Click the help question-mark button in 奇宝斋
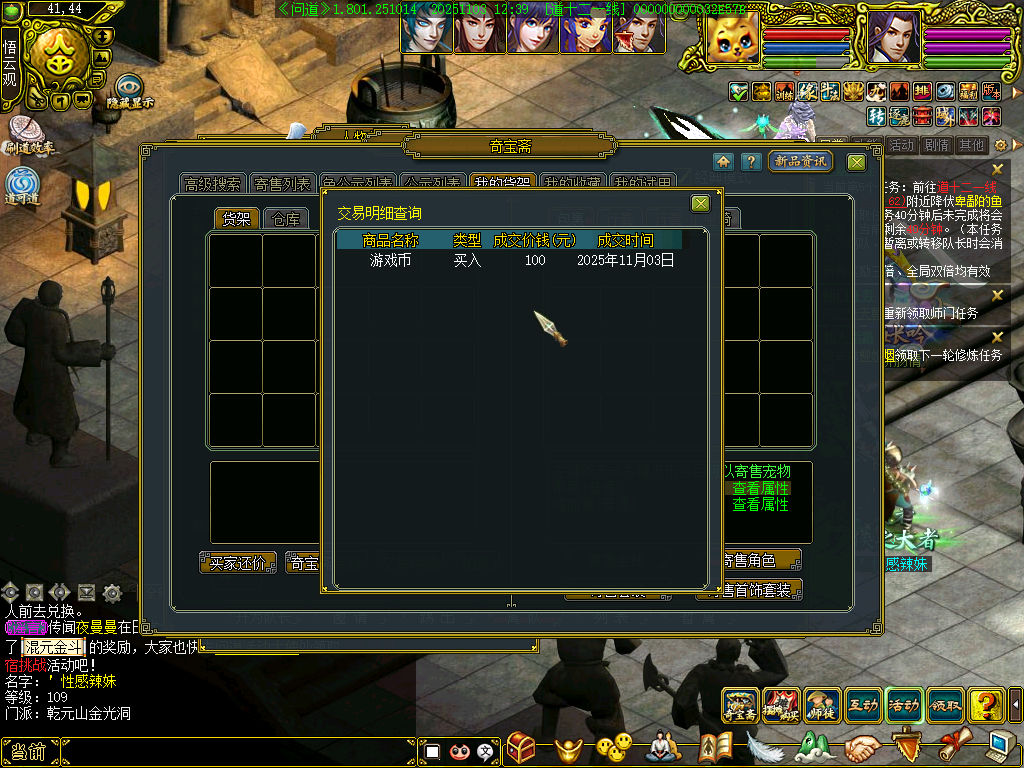Viewport: 1024px width, 768px height. [x=750, y=162]
